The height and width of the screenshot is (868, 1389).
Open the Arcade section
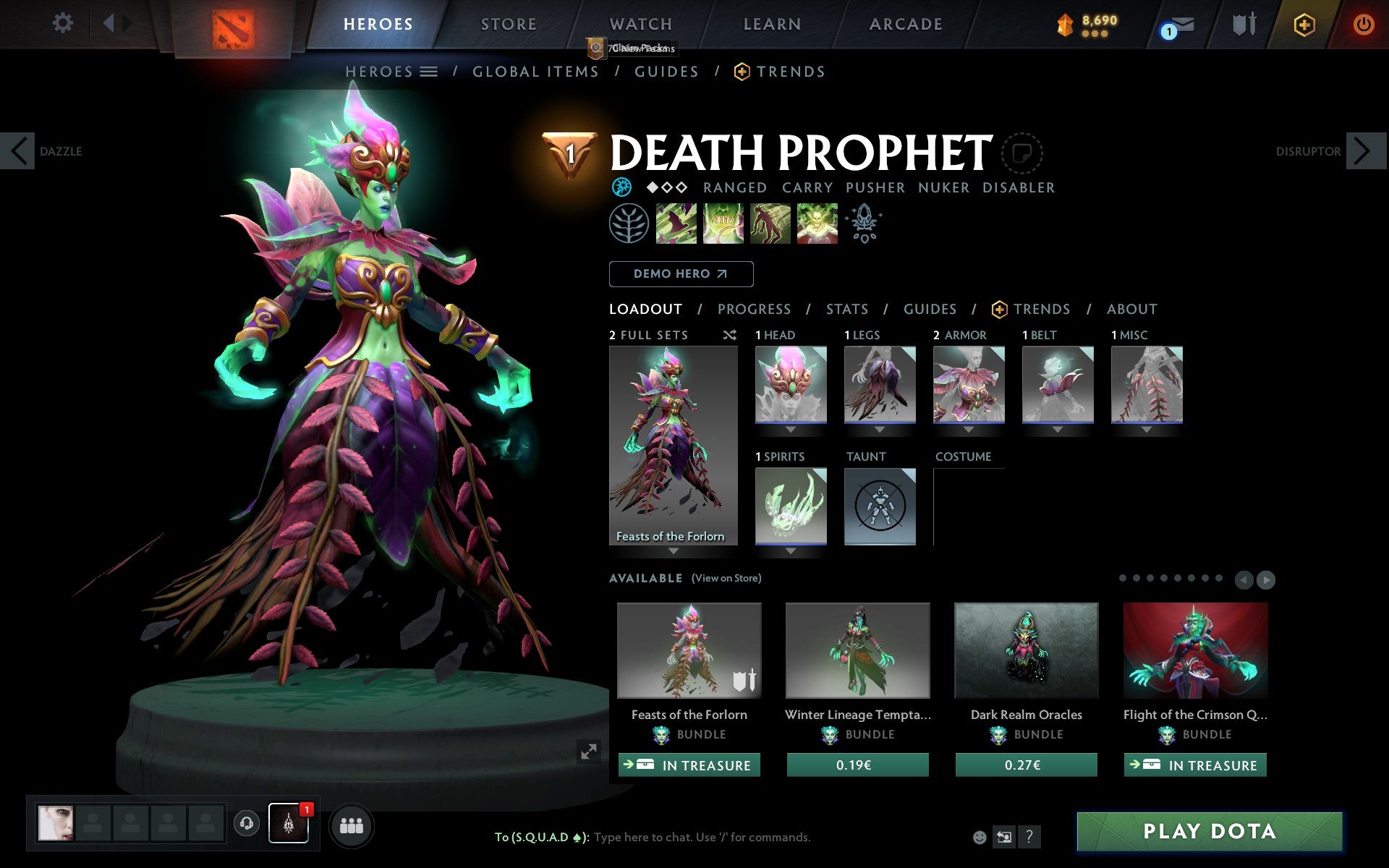click(906, 25)
